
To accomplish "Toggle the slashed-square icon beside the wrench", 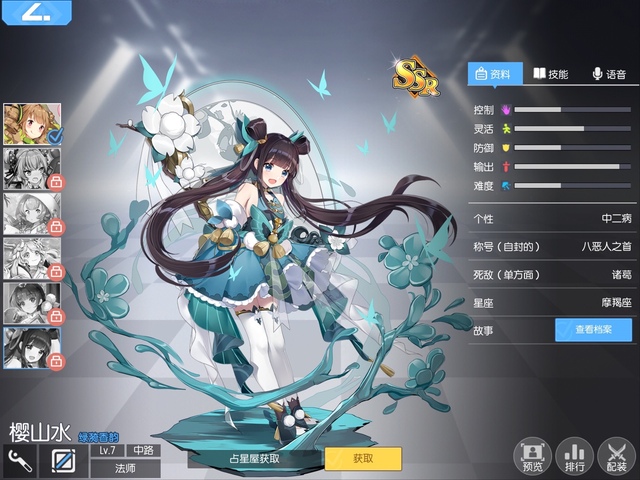I will point(62,461).
